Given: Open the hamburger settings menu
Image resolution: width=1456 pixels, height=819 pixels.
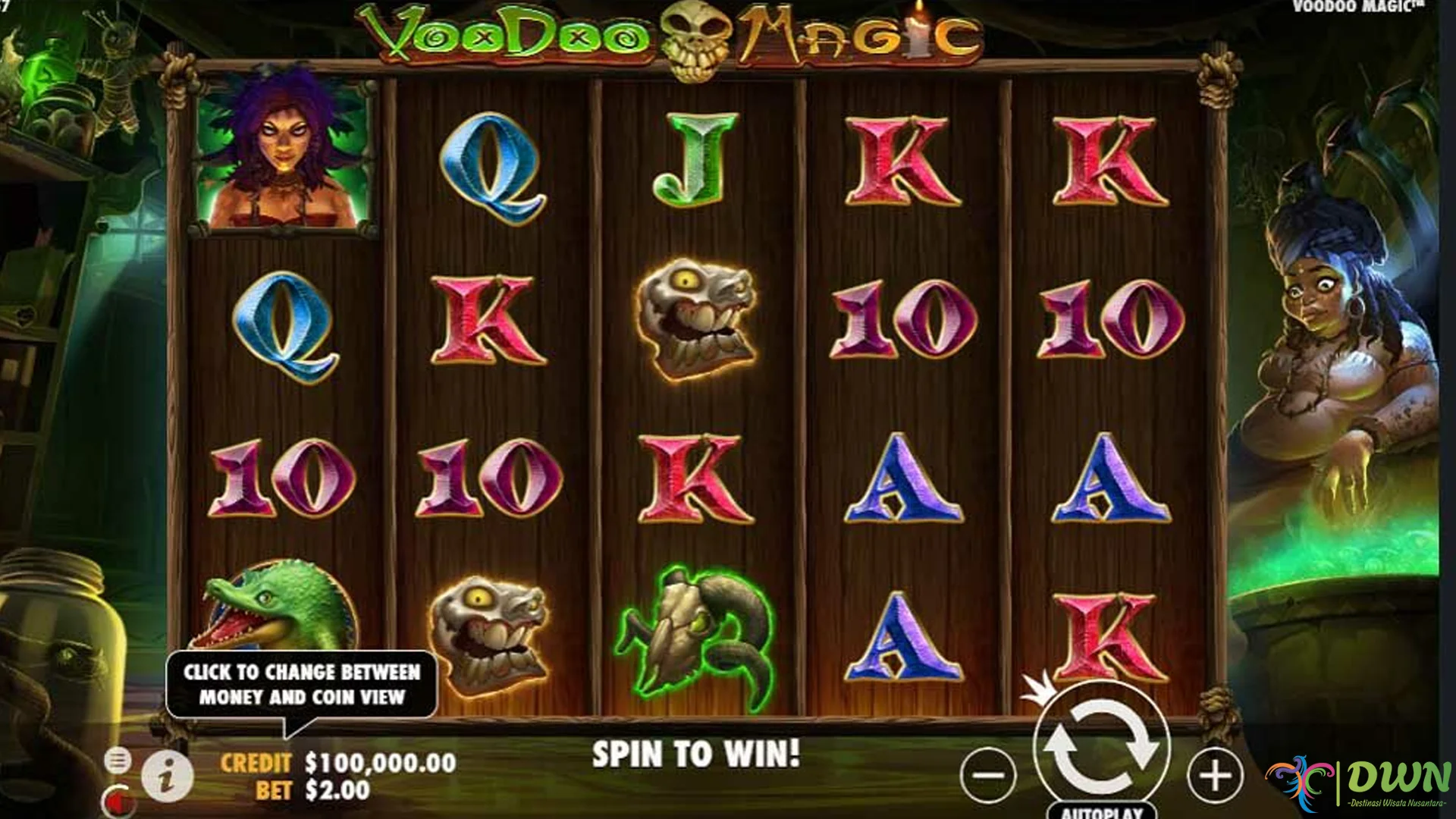Looking at the screenshot, I should (x=118, y=760).
